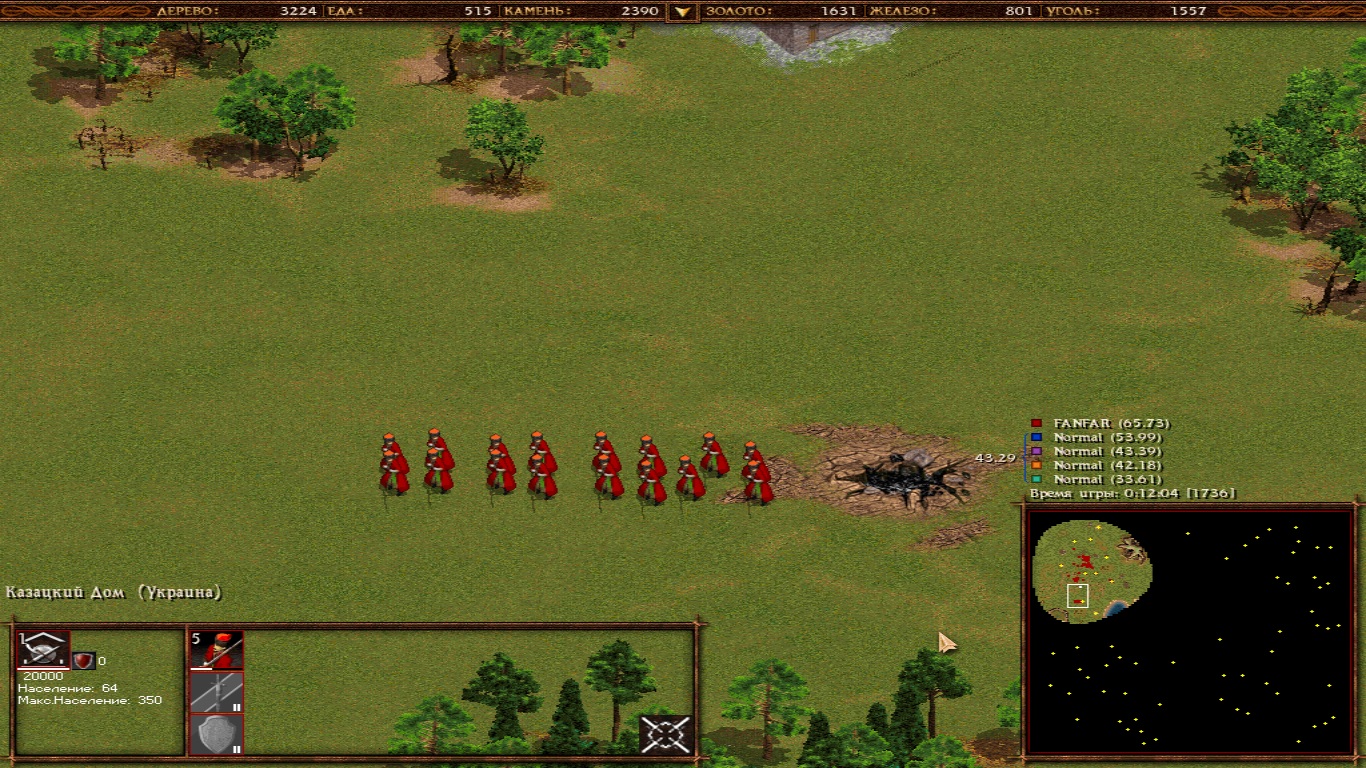Click the Cossack House building portrait
Viewport: 1366px width, 768px height.
click(44, 650)
